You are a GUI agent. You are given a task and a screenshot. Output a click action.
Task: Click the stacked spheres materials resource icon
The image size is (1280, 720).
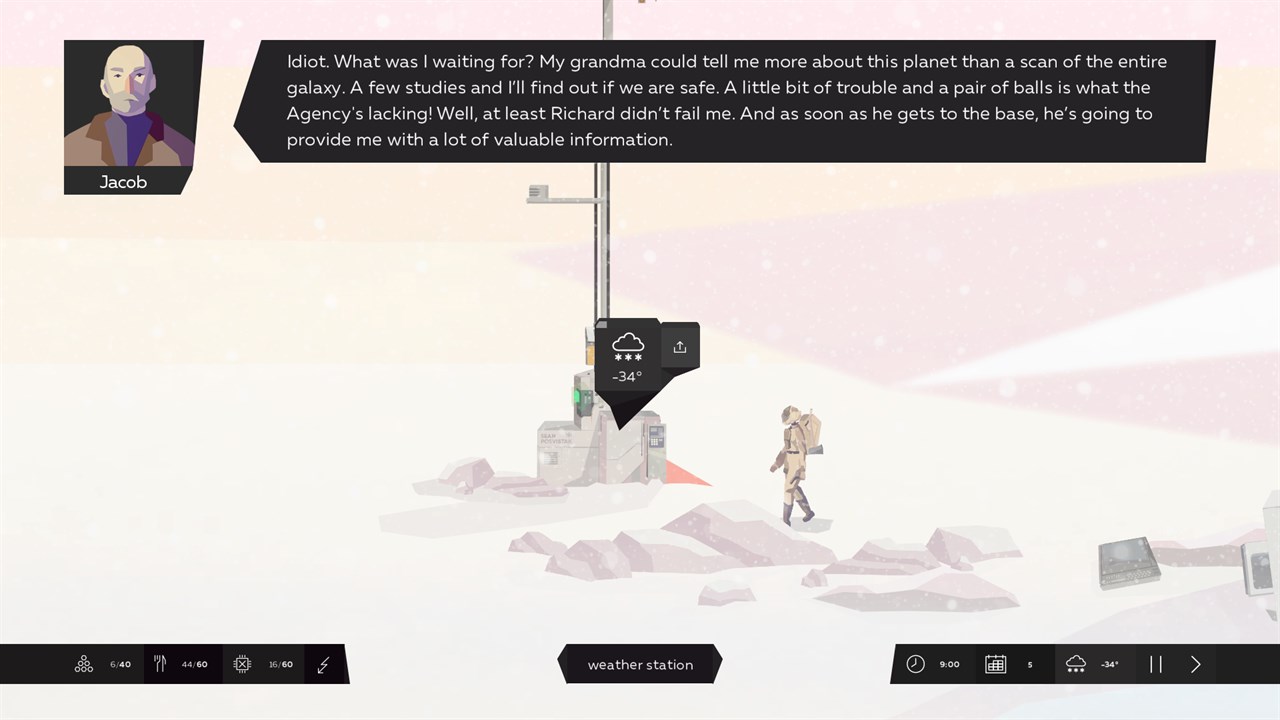(x=84, y=664)
